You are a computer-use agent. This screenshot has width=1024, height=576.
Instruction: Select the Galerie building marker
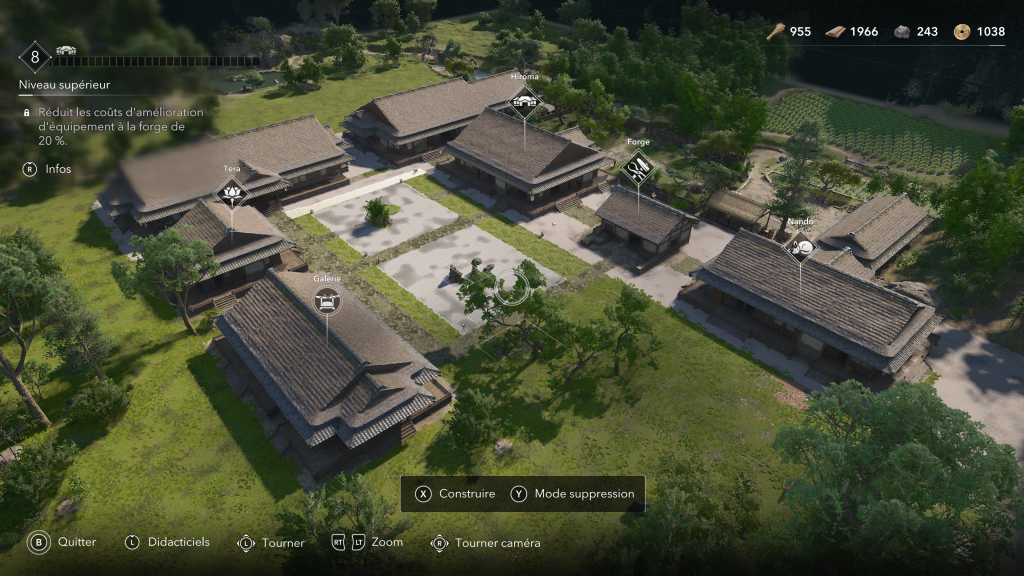tap(327, 299)
